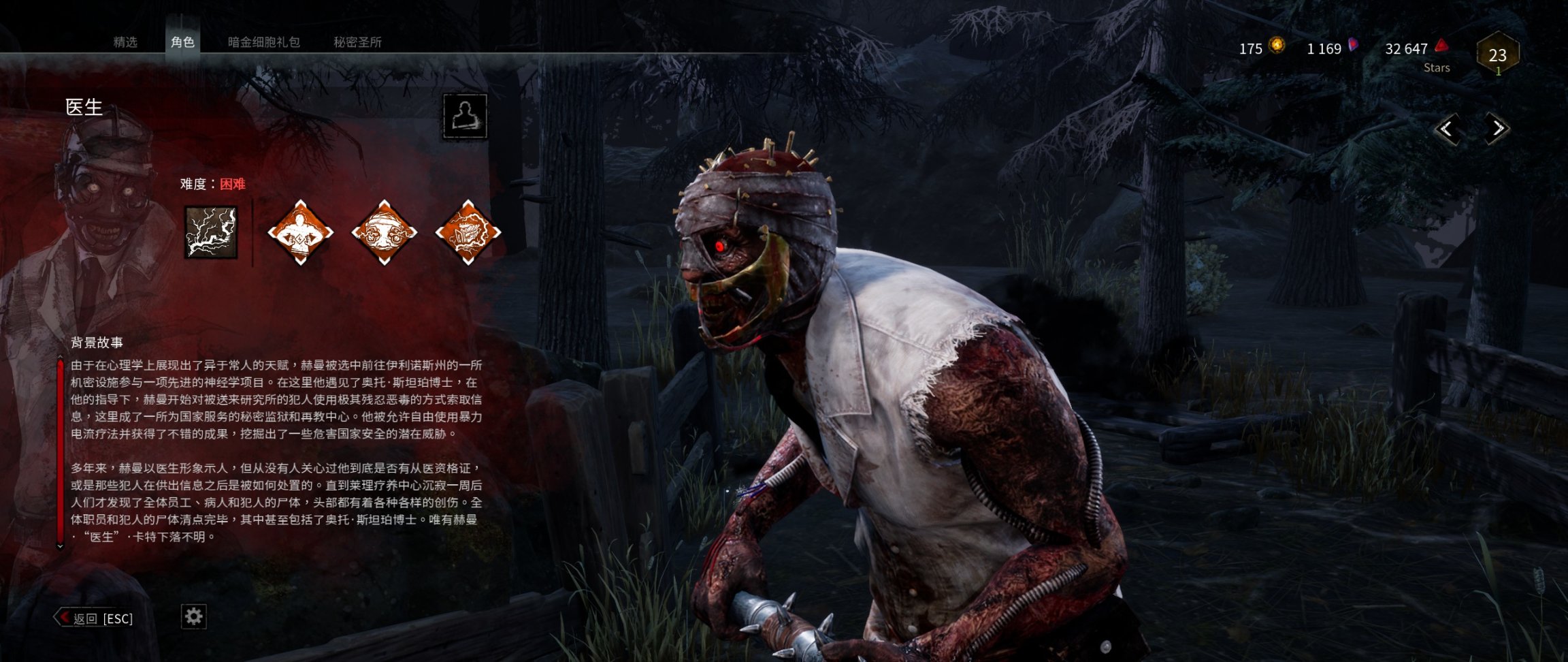Image resolution: width=1568 pixels, height=662 pixels.
Task: Select the 角色 tab
Action: [182, 42]
